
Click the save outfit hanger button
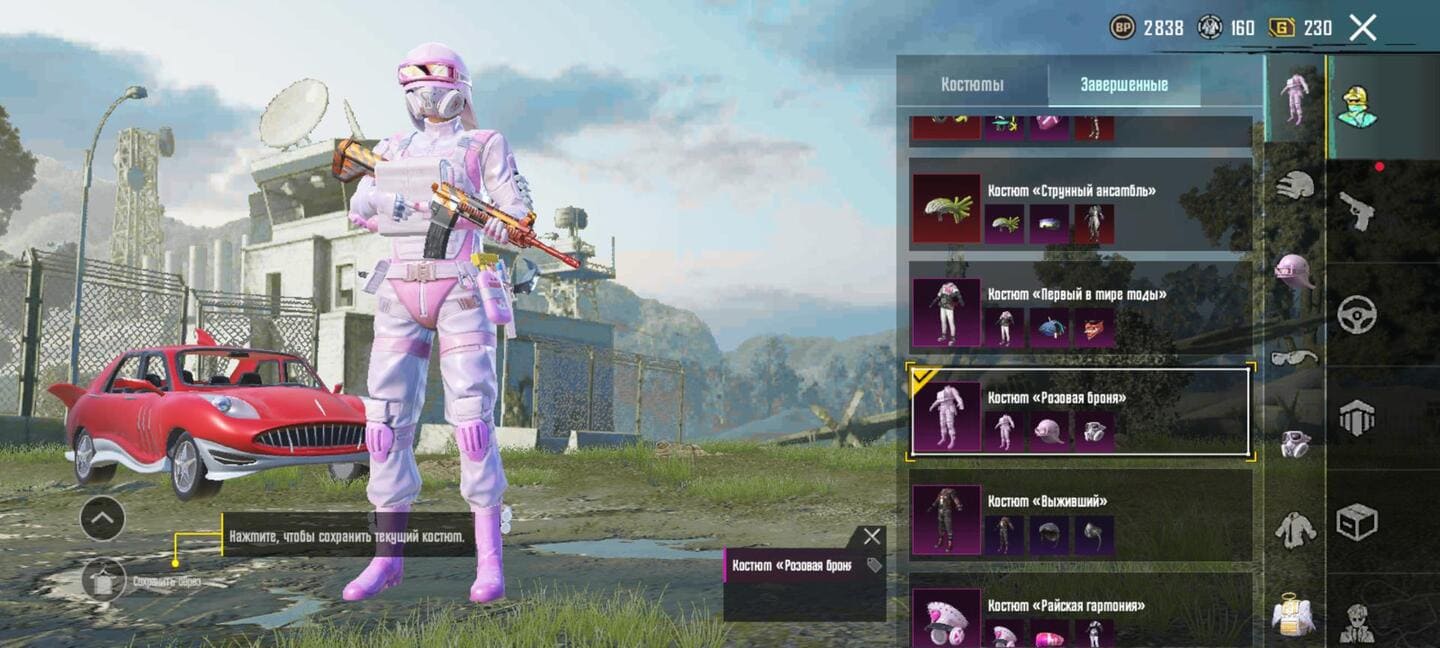(104, 580)
